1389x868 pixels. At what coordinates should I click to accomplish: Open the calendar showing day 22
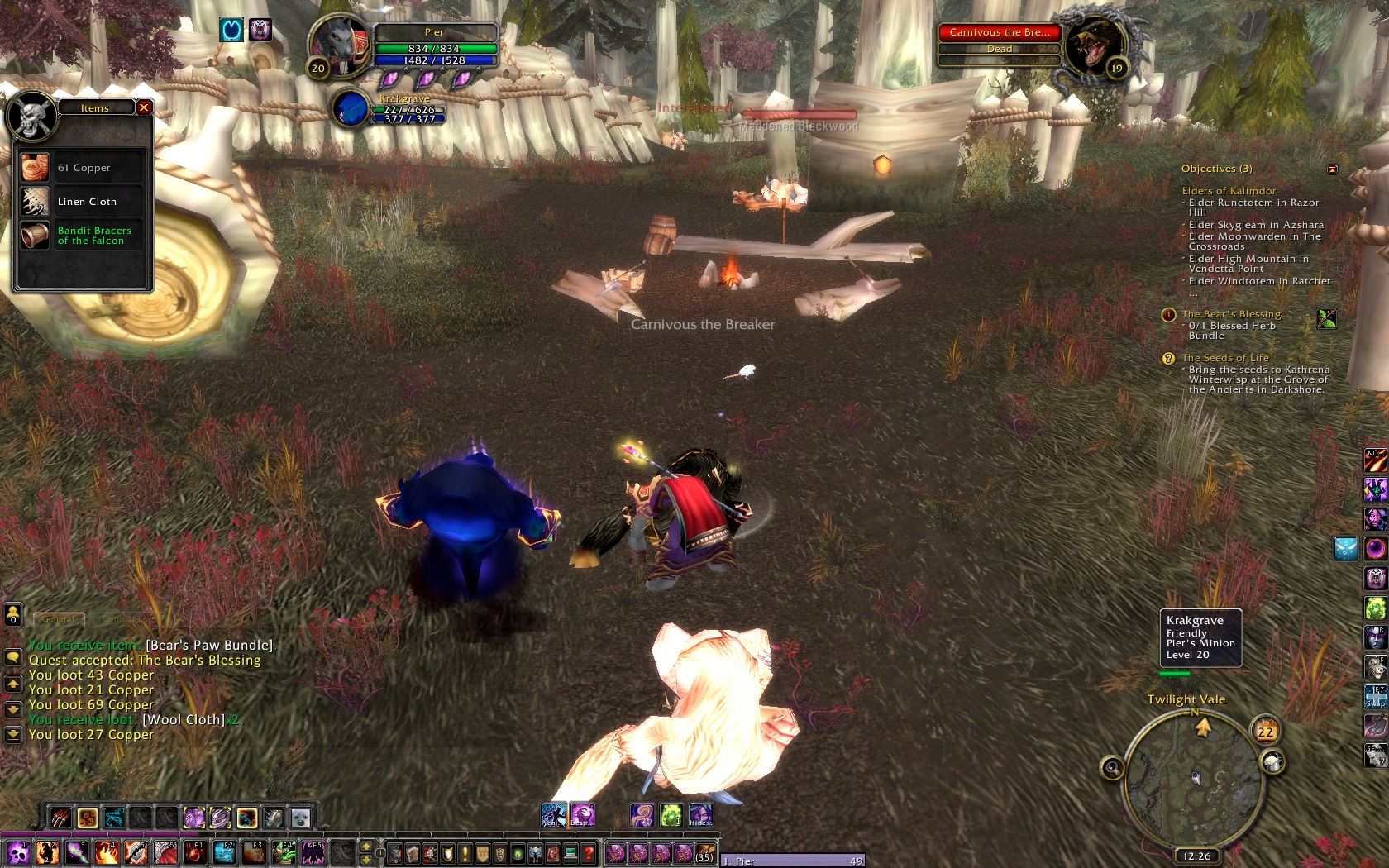[1265, 731]
